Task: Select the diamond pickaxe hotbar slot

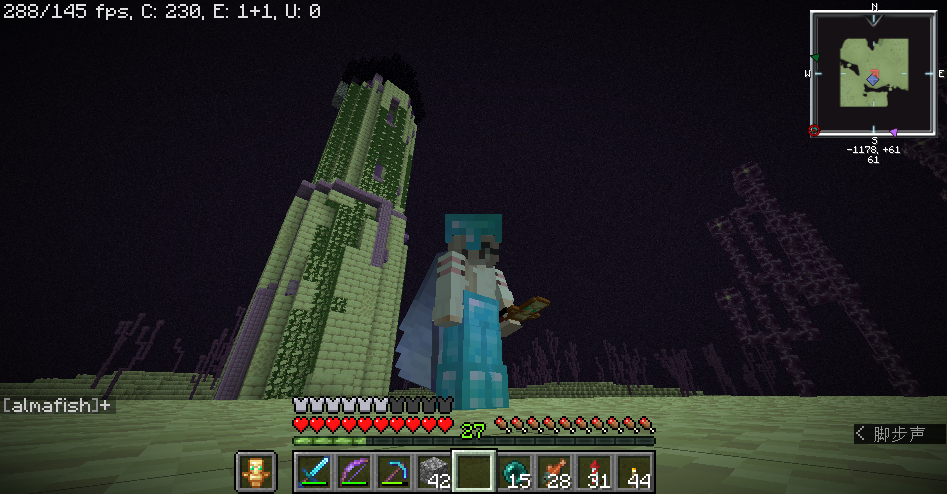Action: click(393, 471)
